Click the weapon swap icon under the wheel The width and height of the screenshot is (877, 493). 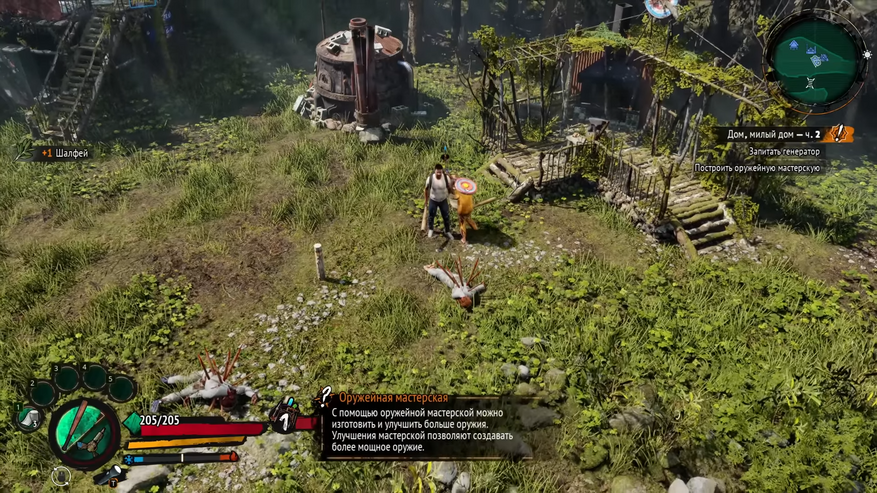[62, 476]
